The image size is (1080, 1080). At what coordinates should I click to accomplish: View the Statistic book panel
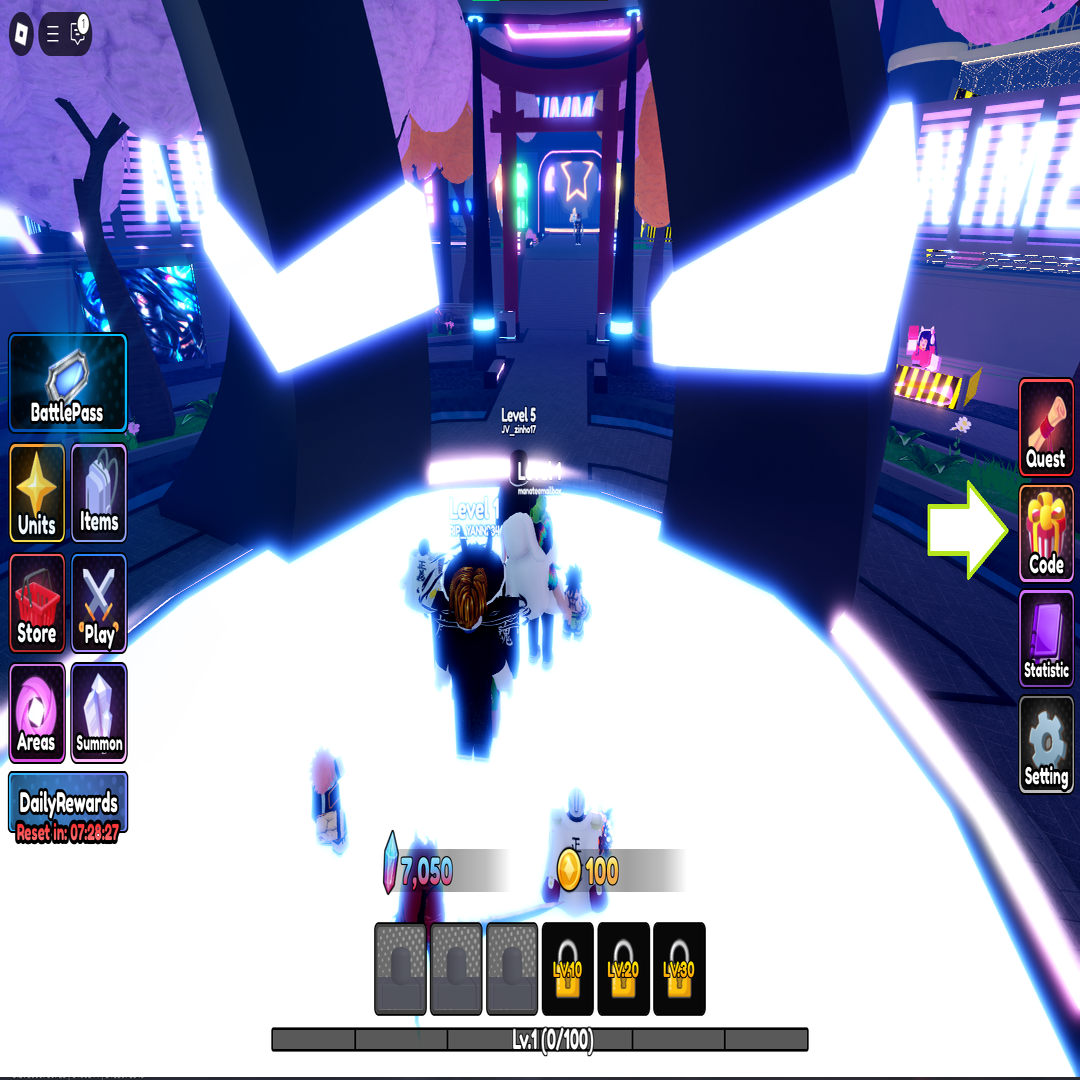click(x=1046, y=639)
